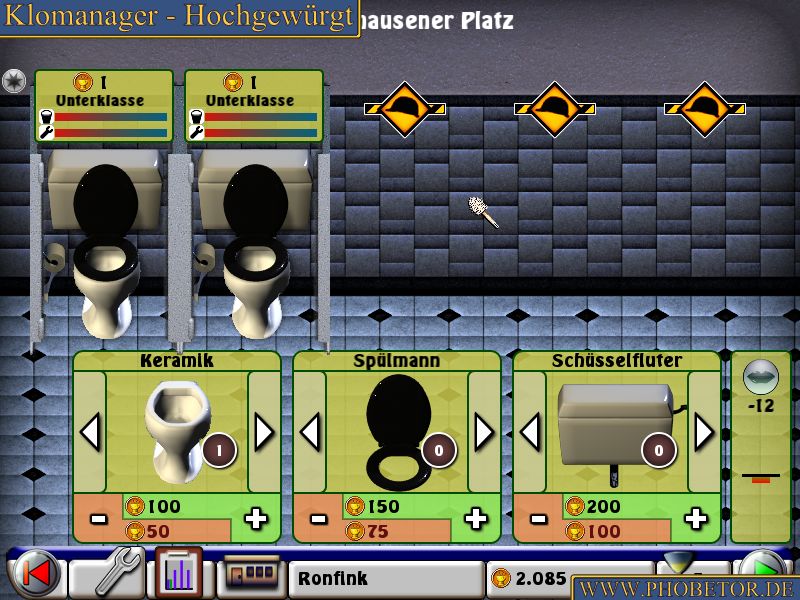Select previous Spülmann toilet seat
Image resolution: width=800 pixels, height=600 pixels.
point(310,432)
